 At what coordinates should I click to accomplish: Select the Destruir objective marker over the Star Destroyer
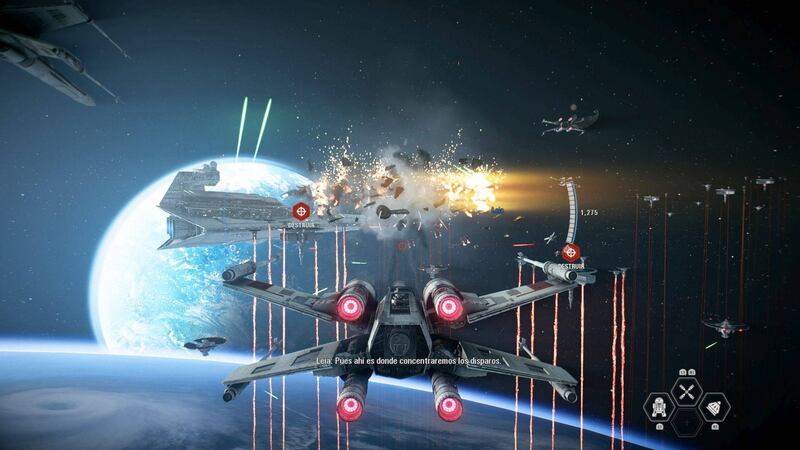click(301, 210)
